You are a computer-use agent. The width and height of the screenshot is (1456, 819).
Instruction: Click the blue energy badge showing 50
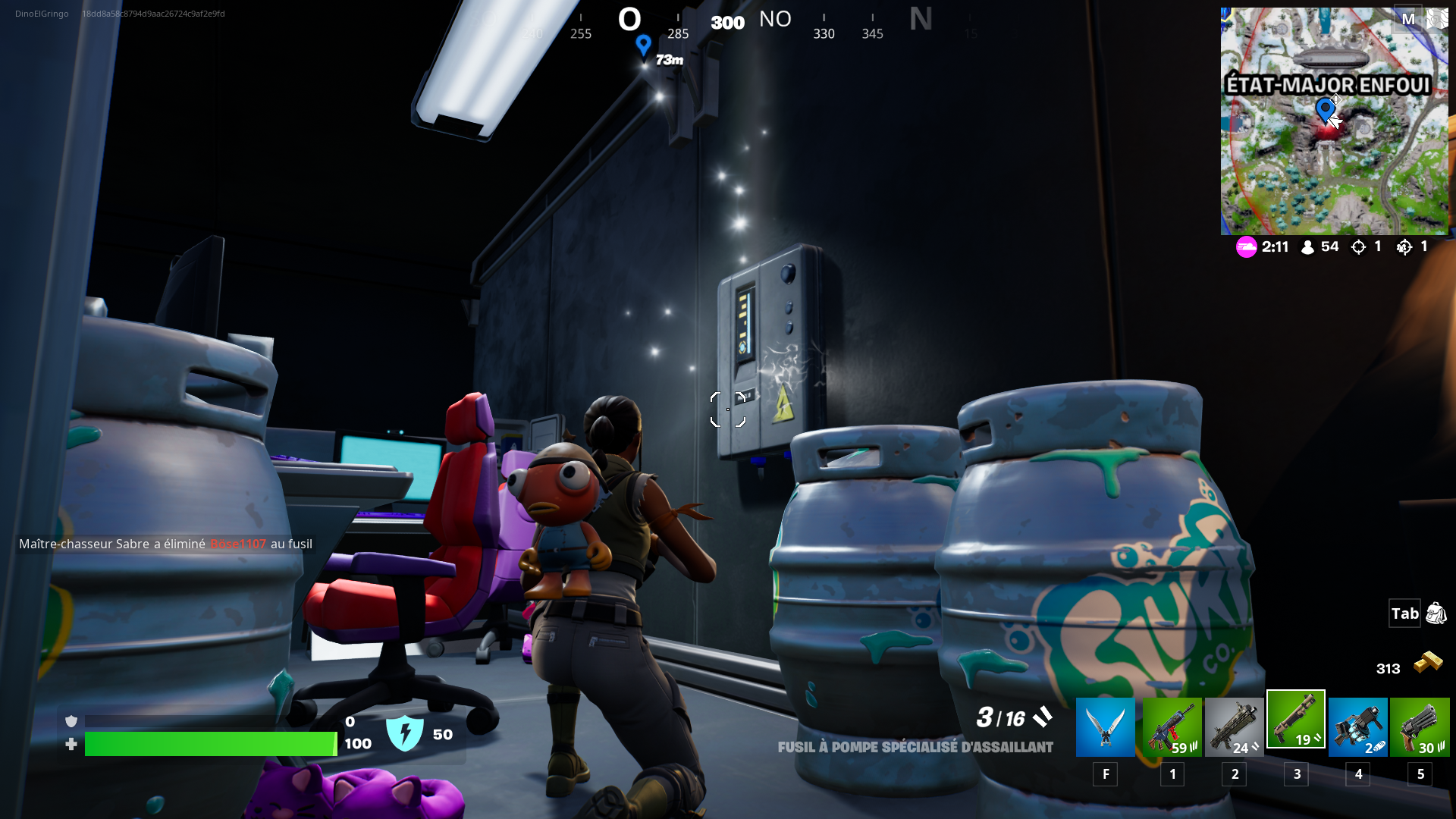pos(406,733)
